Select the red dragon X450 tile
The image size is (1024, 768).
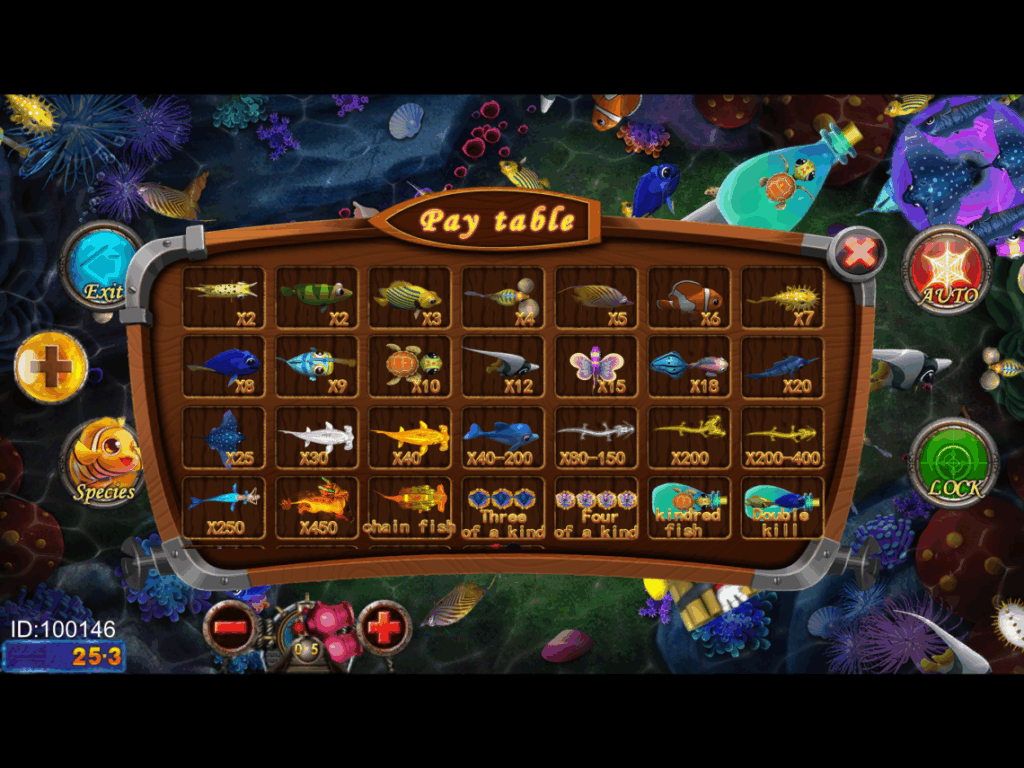317,507
